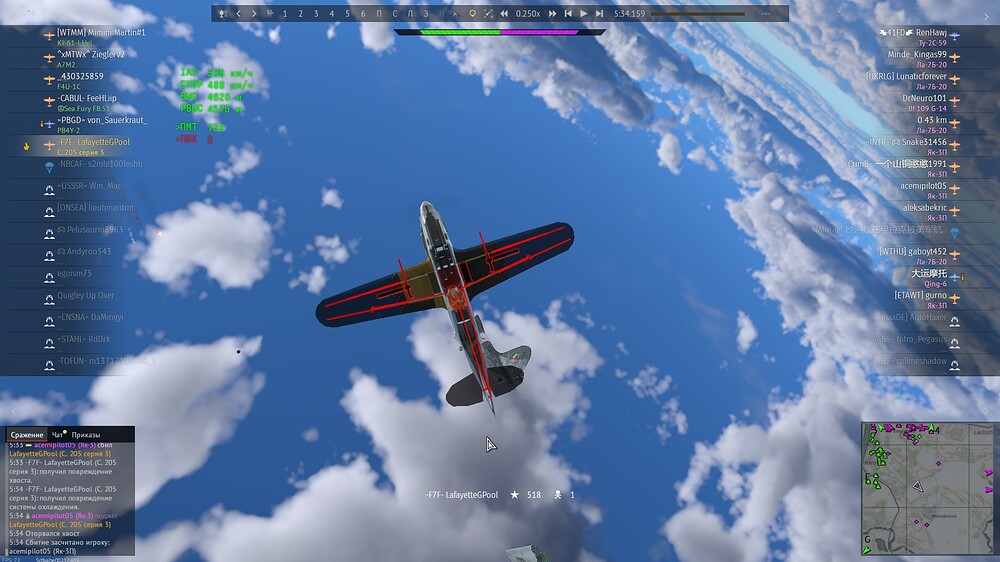Switch to the next player with right chevron

254,14
